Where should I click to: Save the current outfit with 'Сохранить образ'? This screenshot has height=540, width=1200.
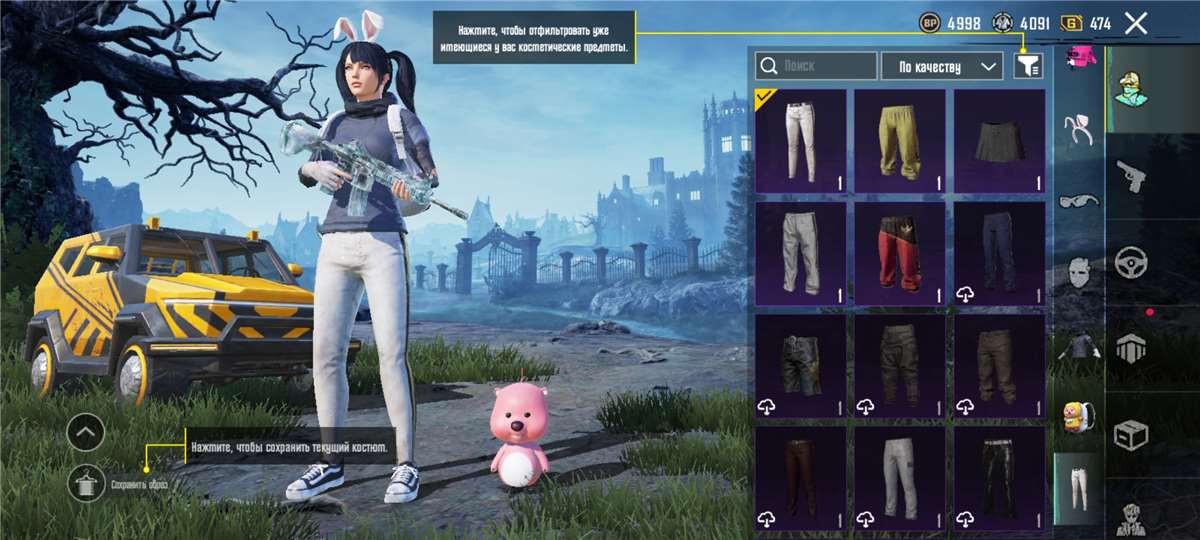pyautogui.click(x=88, y=484)
